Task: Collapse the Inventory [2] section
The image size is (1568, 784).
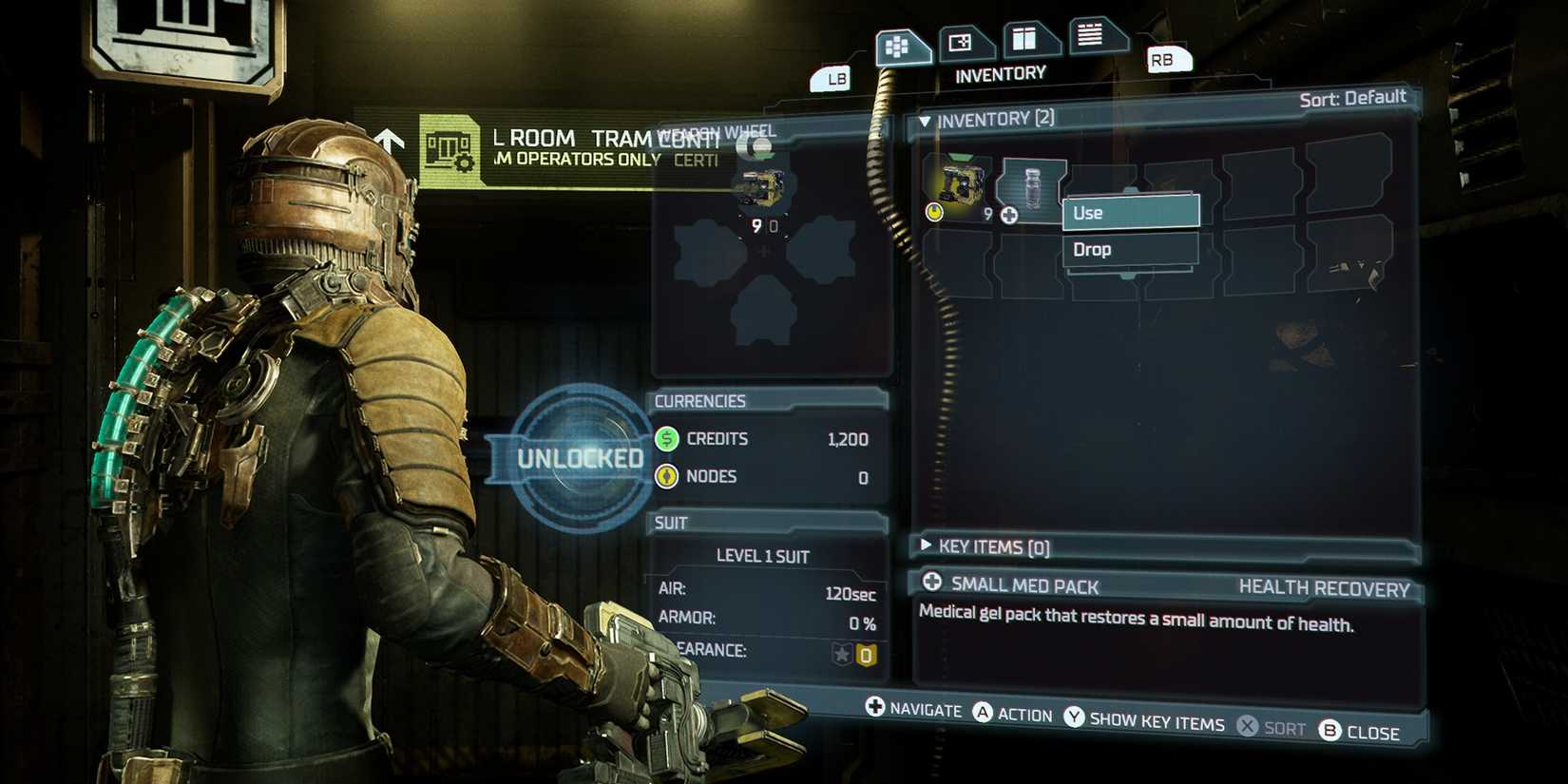Action: [925, 119]
